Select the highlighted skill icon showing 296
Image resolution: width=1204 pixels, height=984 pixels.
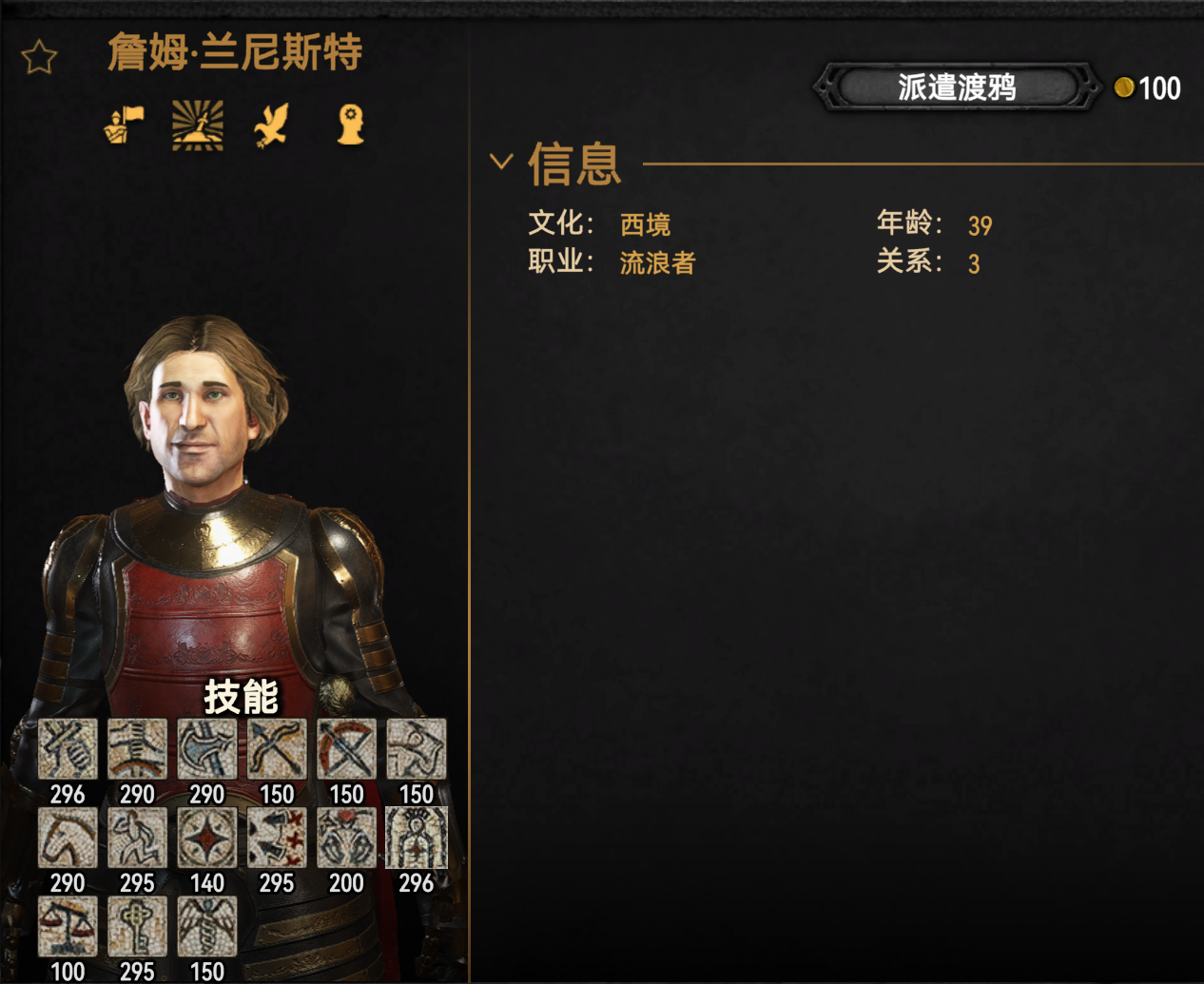(416, 838)
